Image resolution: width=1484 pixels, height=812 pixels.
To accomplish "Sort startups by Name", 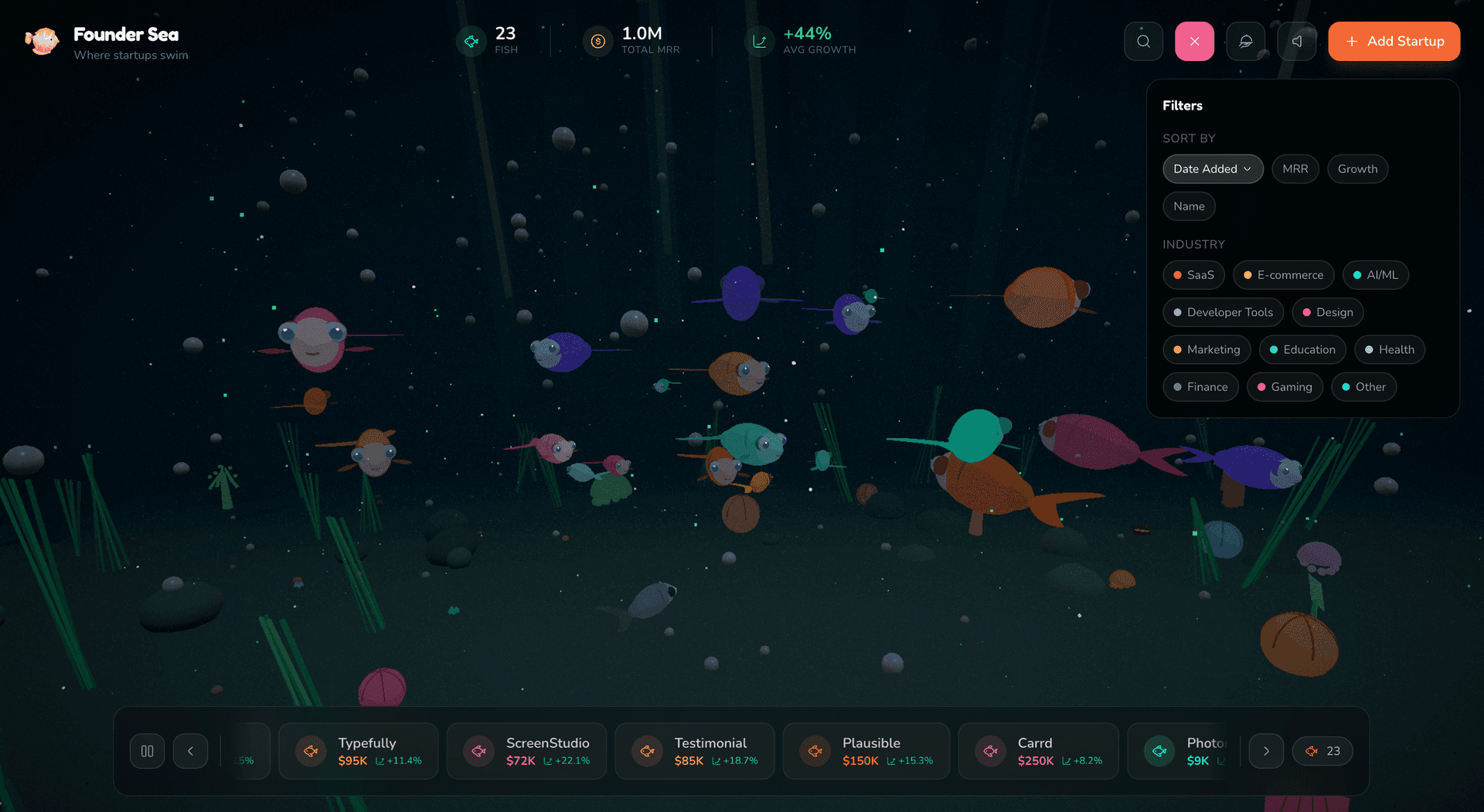I will pos(1189,206).
